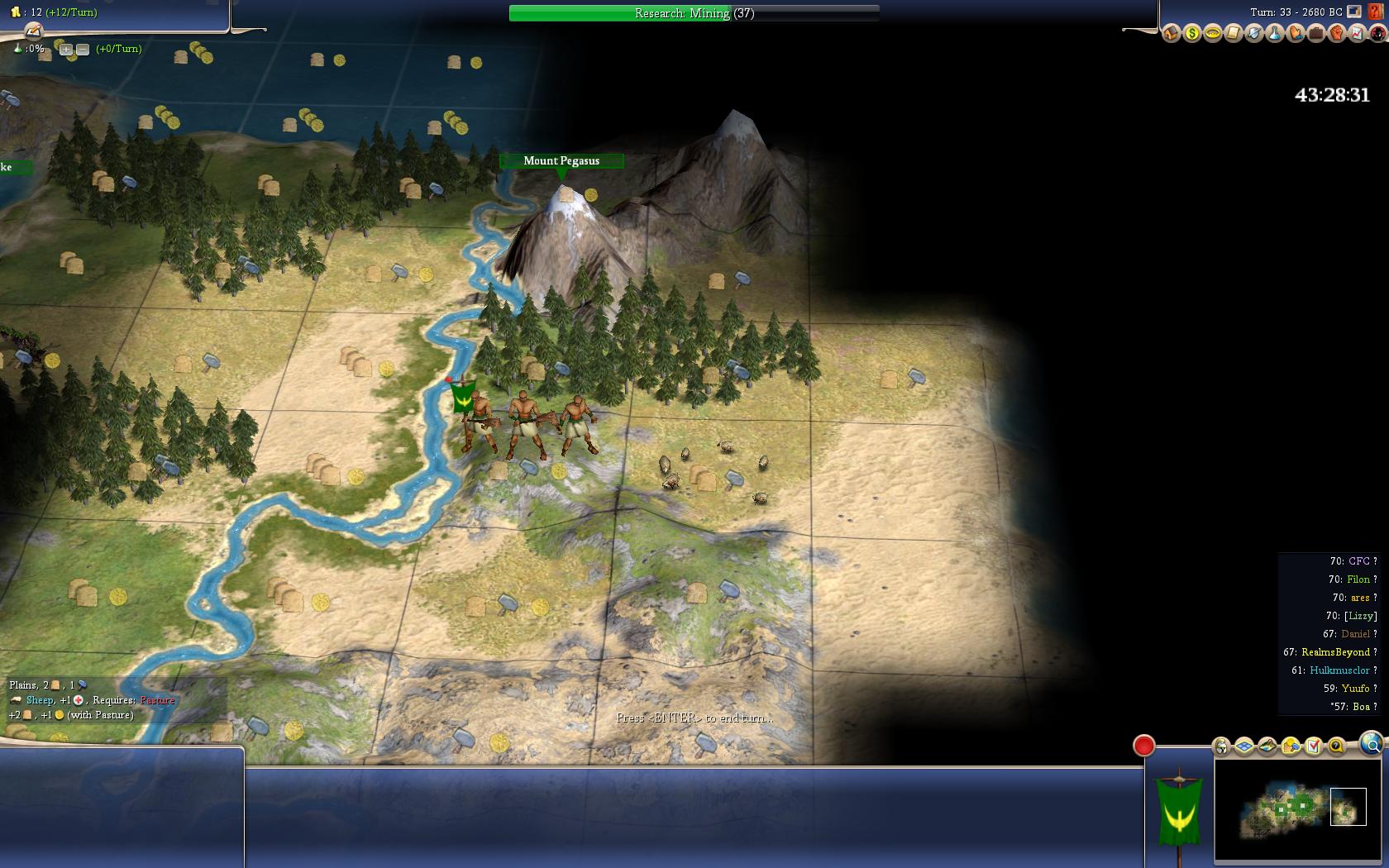This screenshot has width=1389, height=868.
Task: Increase the research rate with plus button
Action: pos(66,50)
